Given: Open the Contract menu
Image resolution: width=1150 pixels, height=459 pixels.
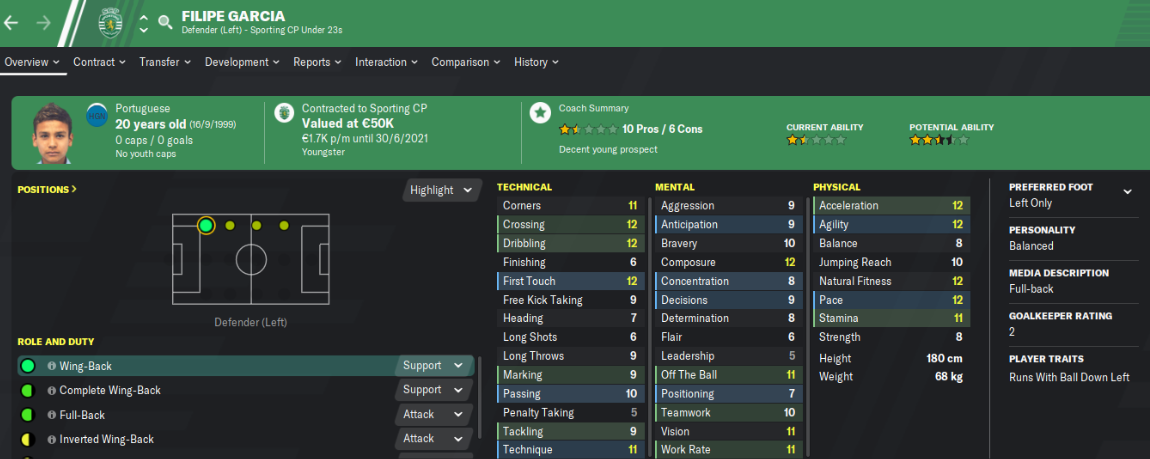Looking at the screenshot, I should click(x=99, y=62).
